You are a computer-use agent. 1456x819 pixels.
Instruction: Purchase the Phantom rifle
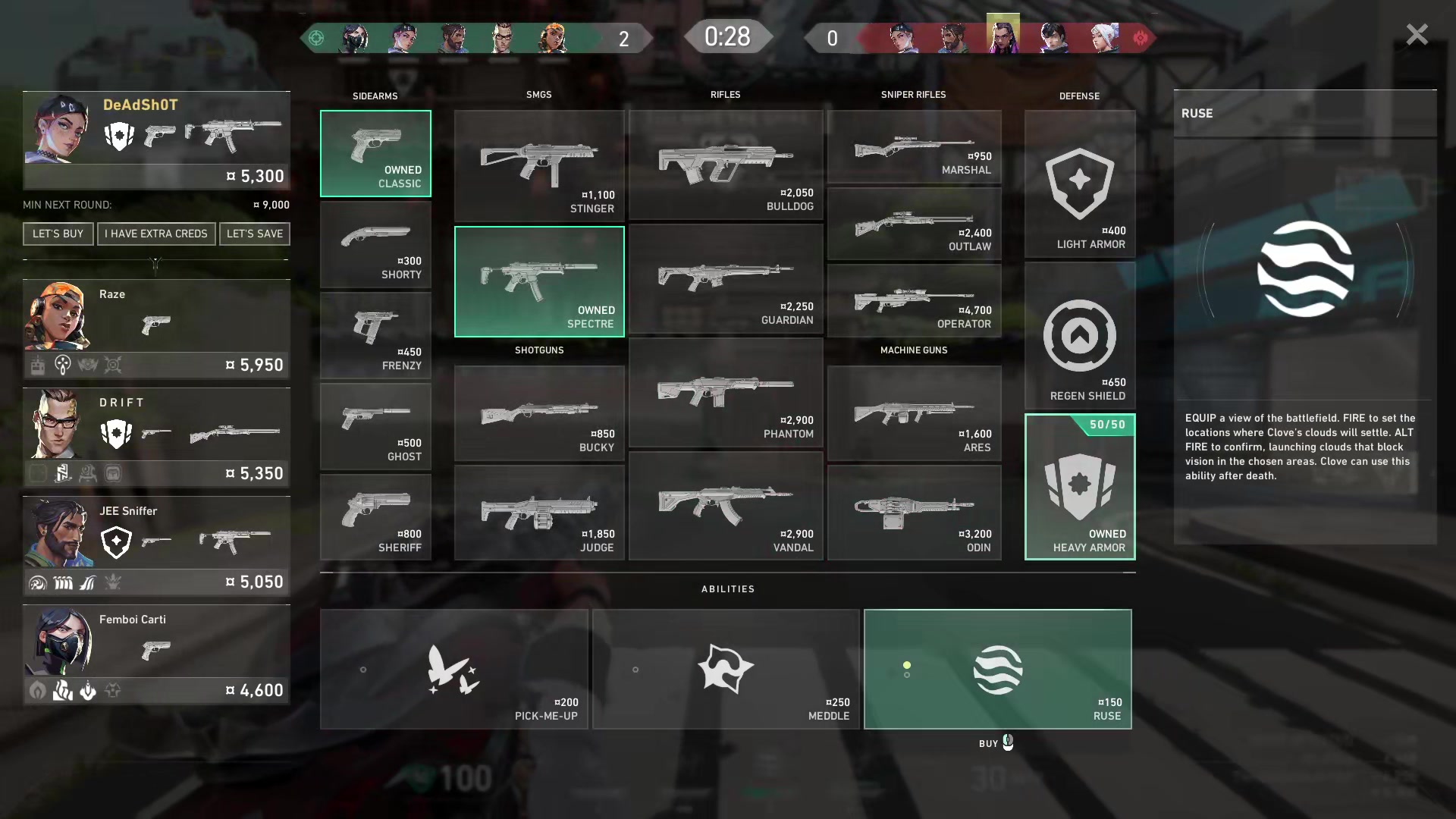726,393
